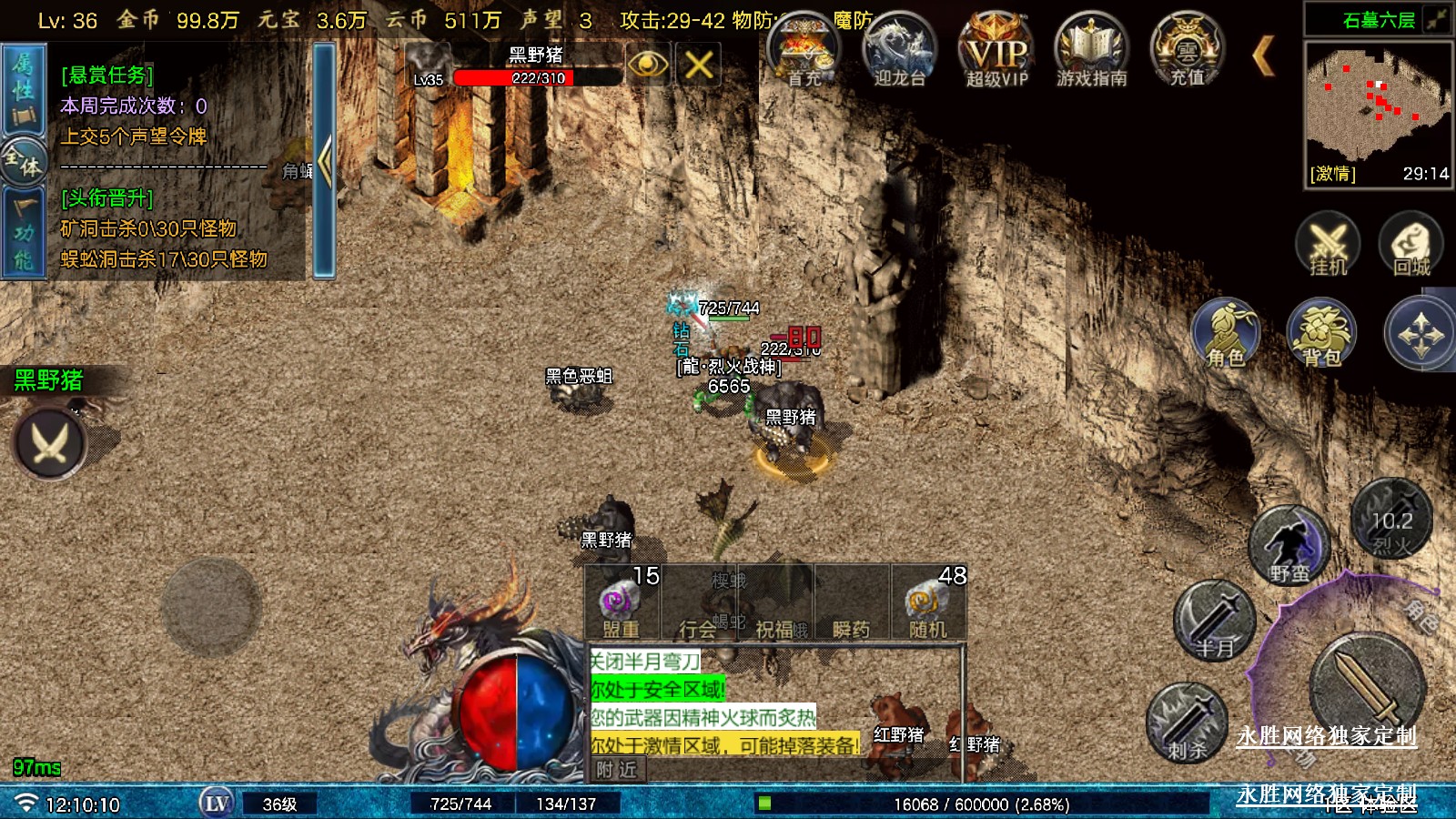The width and height of the screenshot is (1456, 819).
Task: Toggle 挂机 auto-battle
Action: coord(1328,244)
